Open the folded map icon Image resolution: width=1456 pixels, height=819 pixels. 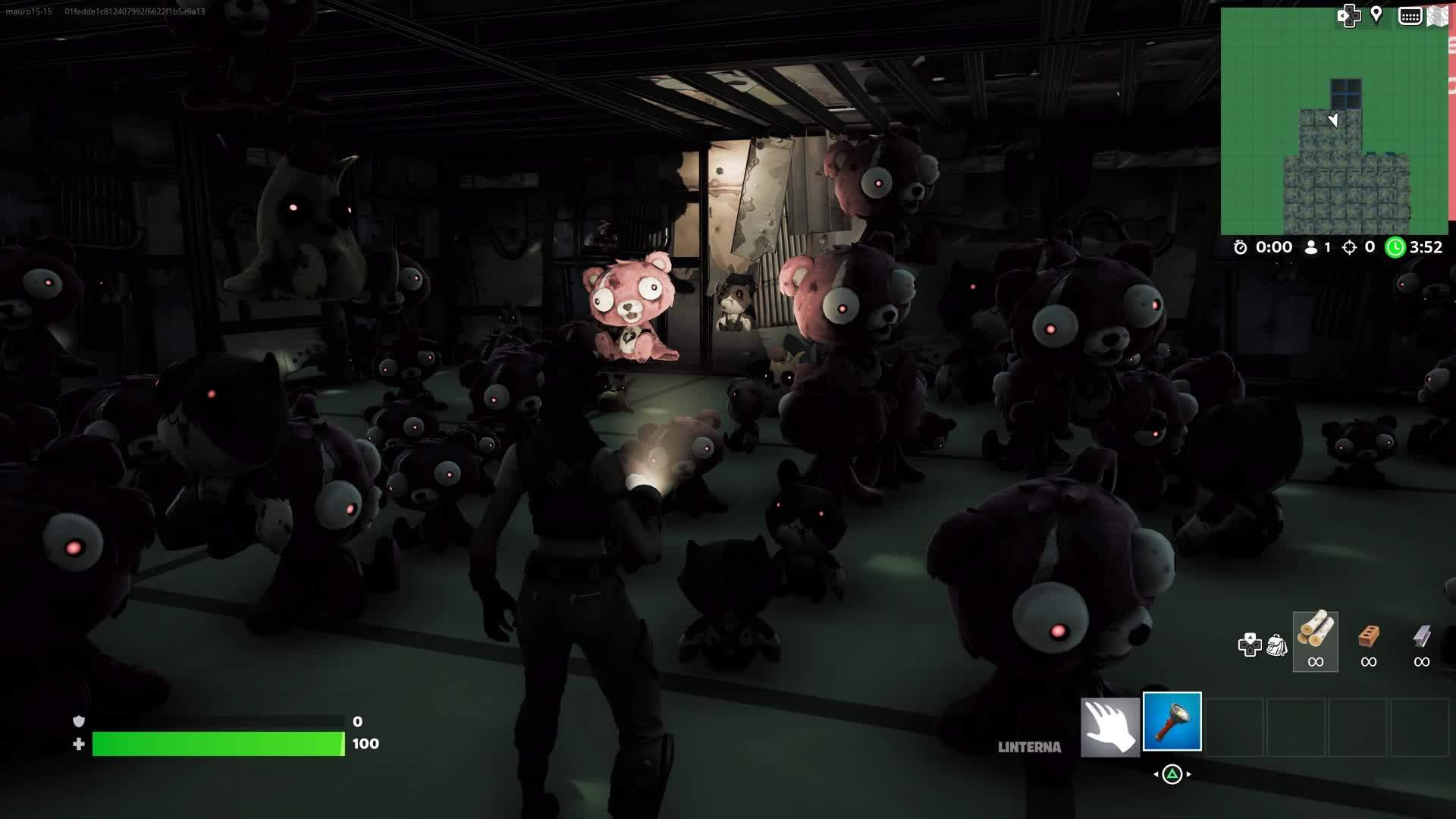click(1438, 17)
